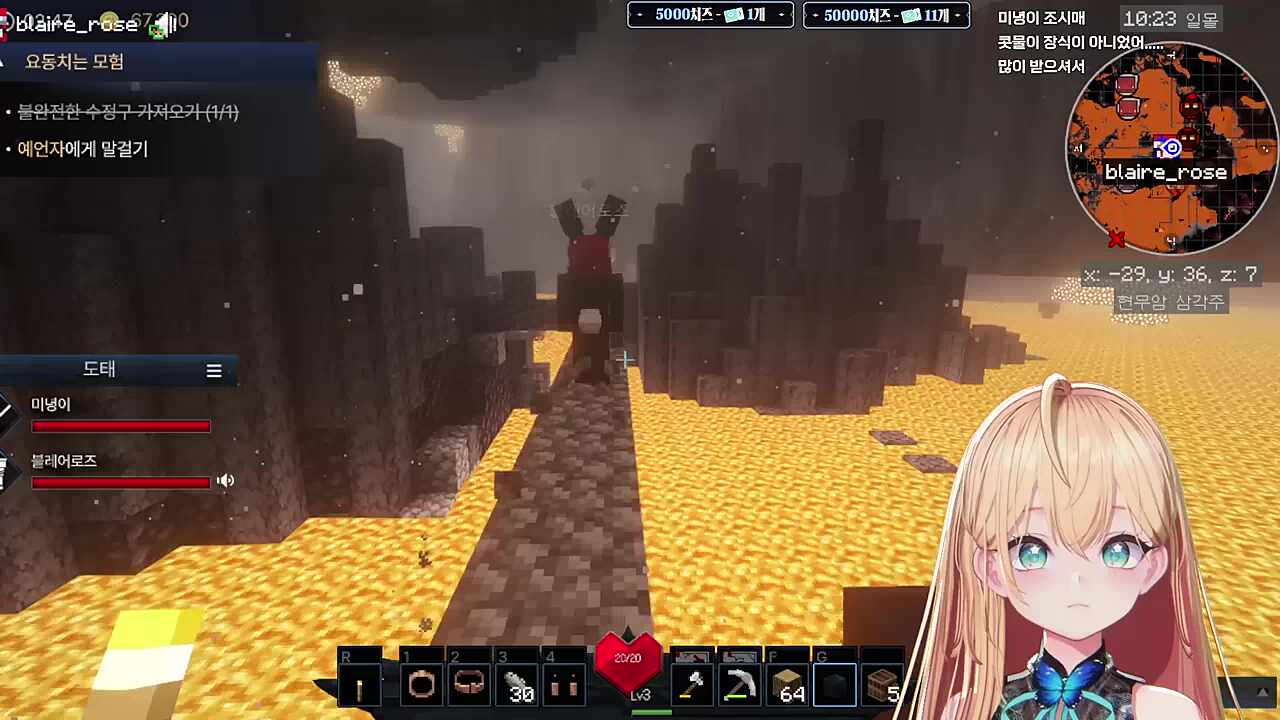Toggle the speaker icon beside 블레어로즈
1280x720 pixels.
pyautogui.click(x=226, y=481)
